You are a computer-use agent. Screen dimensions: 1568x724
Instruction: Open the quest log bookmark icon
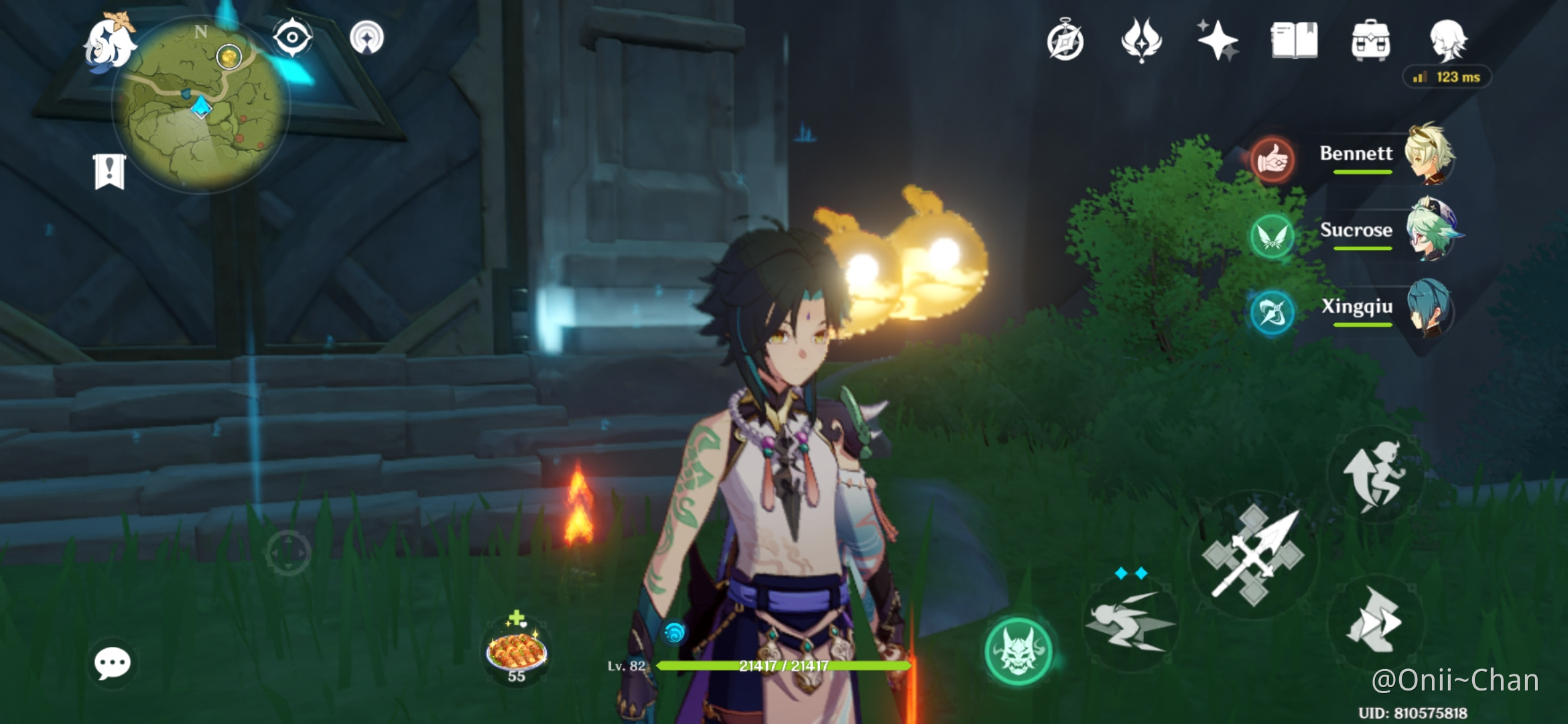pyautogui.click(x=109, y=172)
